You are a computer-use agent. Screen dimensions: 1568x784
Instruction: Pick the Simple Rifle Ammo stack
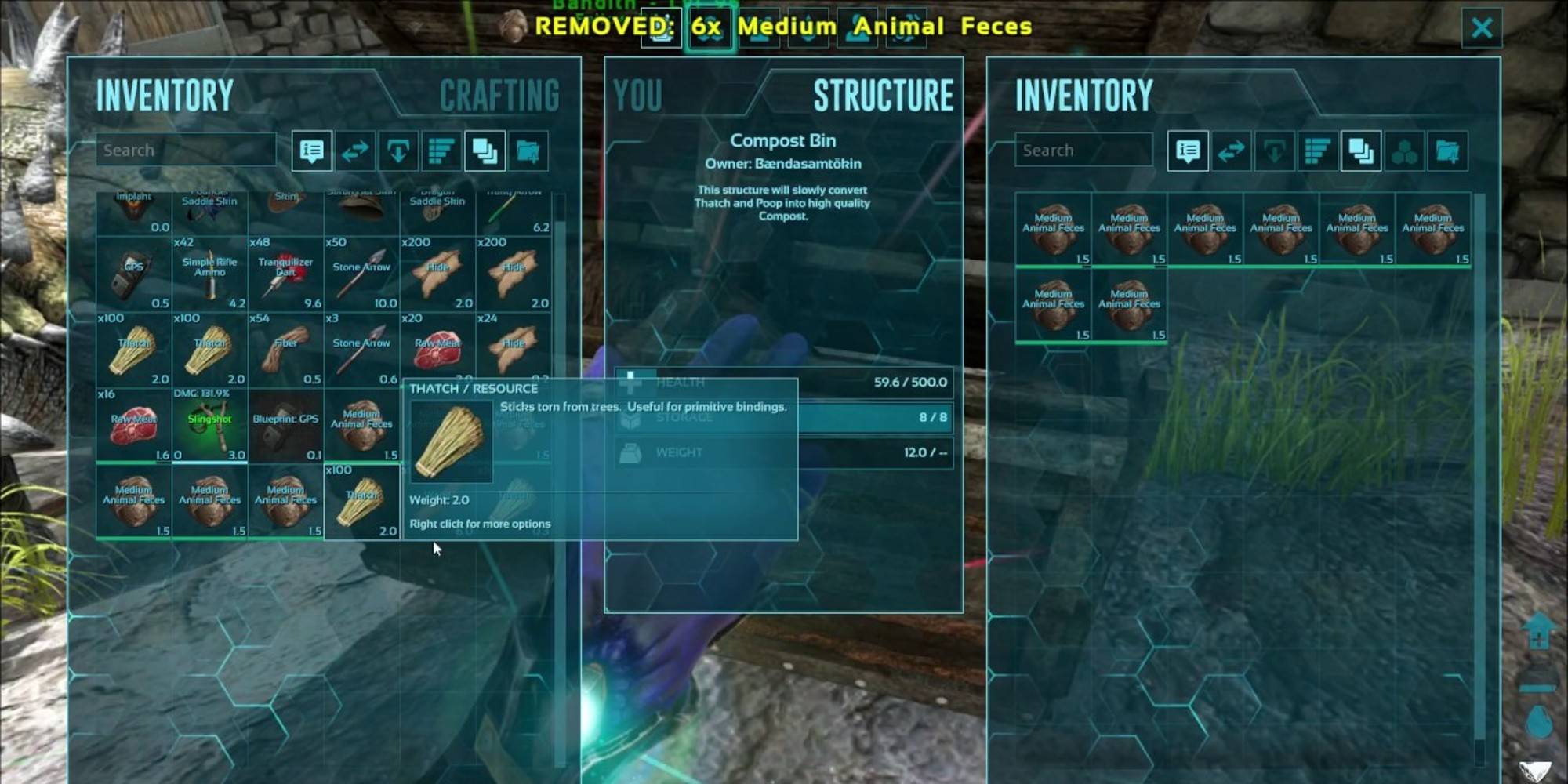(209, 274)
